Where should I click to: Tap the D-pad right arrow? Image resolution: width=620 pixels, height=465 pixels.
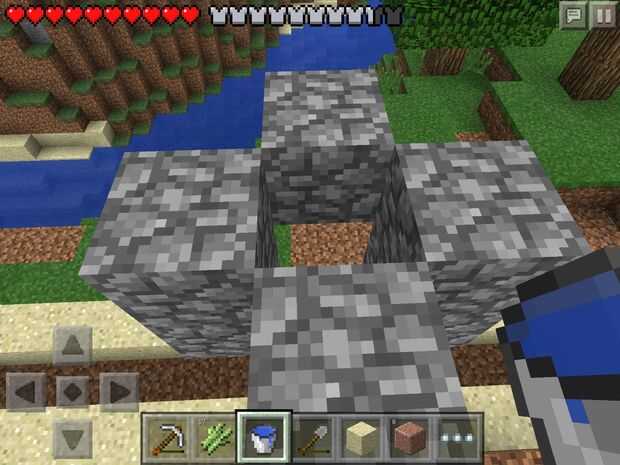tap(118, 392)
